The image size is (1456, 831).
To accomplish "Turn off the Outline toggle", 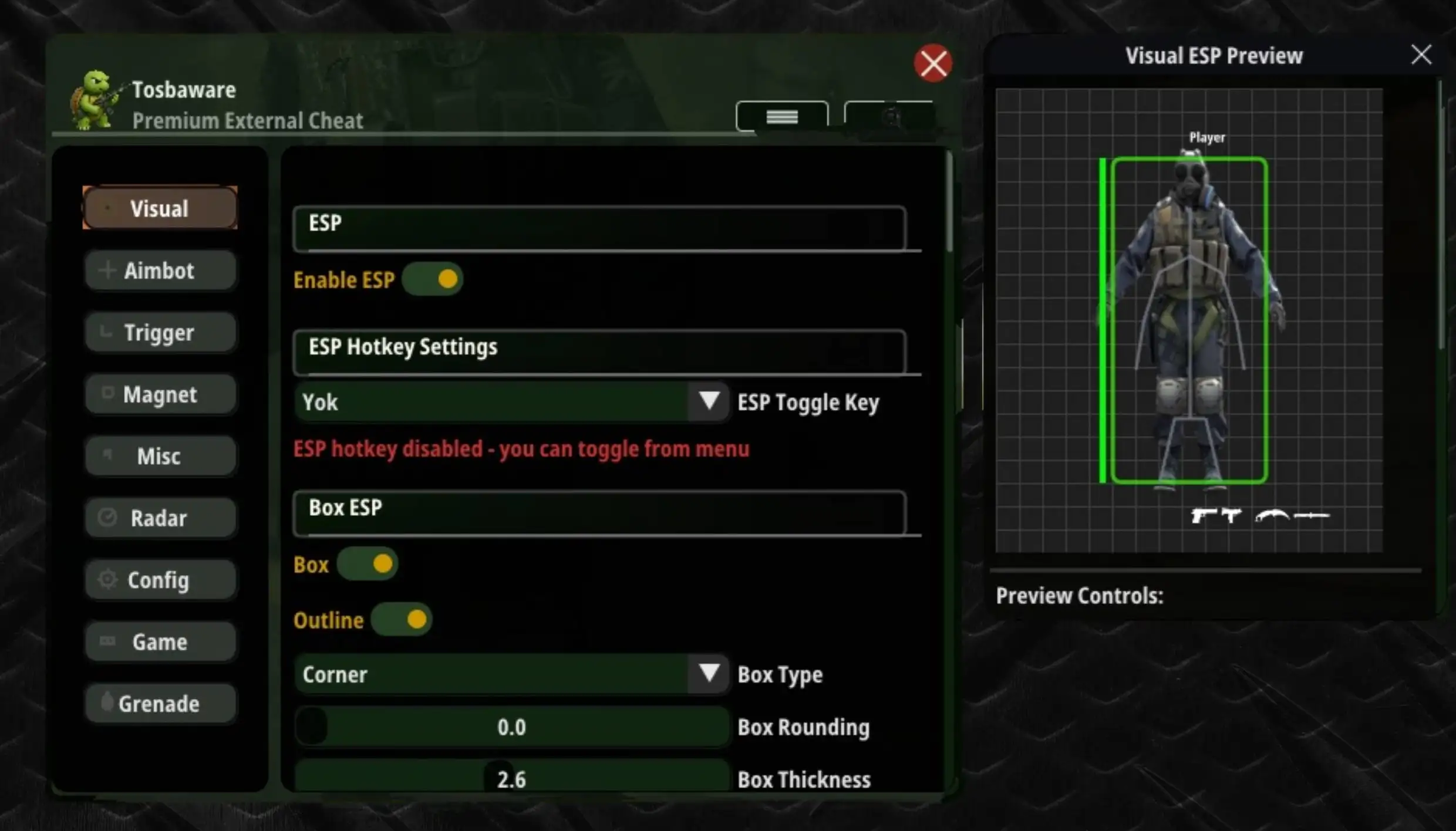I will coord(402,620).
